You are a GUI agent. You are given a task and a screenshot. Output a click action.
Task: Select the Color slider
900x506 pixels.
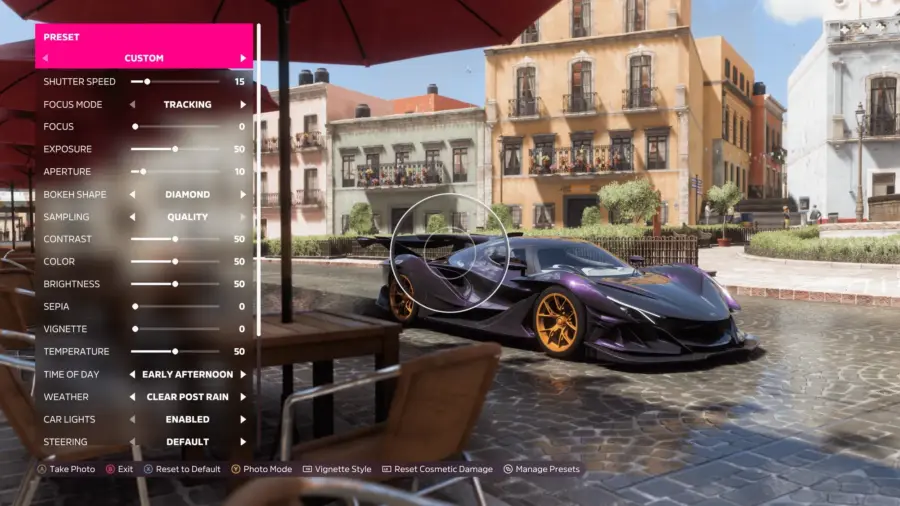(x=175, y=261)
